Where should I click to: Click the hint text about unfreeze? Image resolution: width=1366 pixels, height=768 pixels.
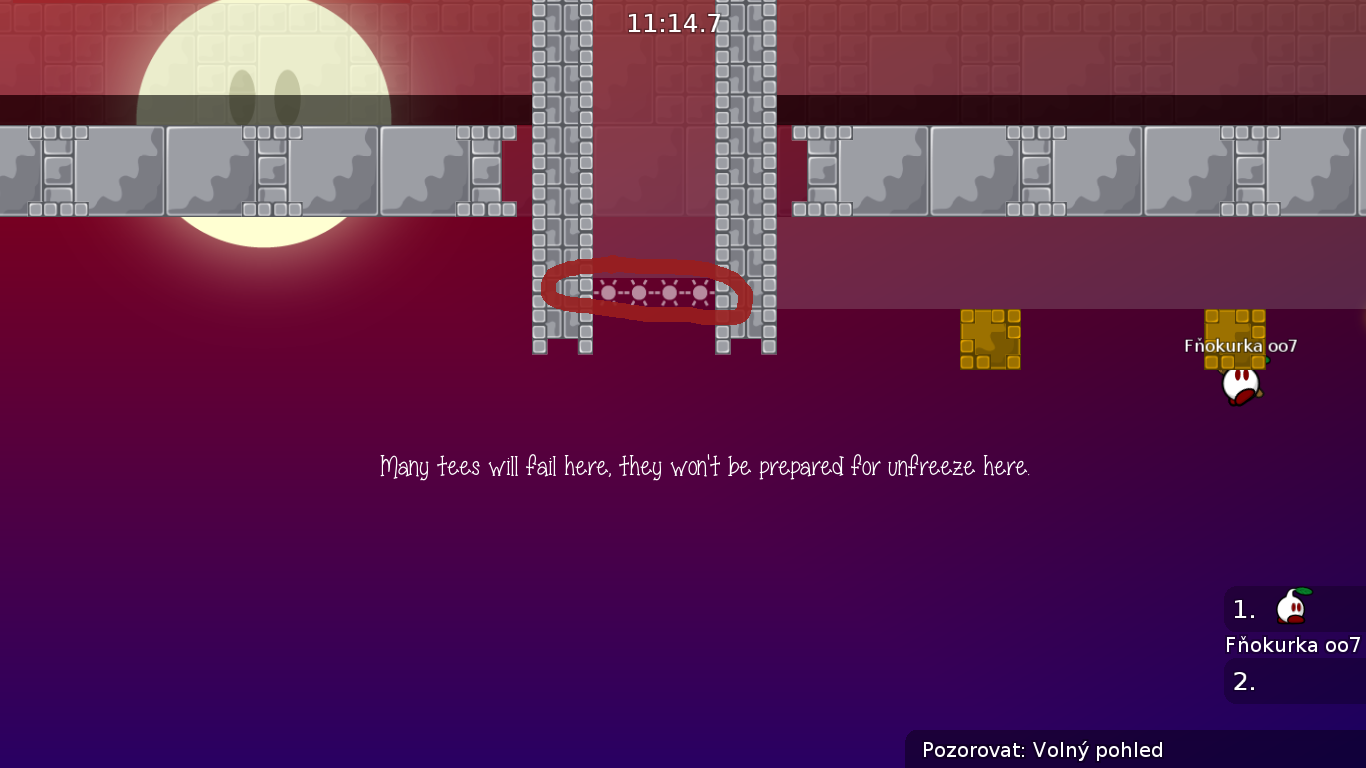[706, 465]
